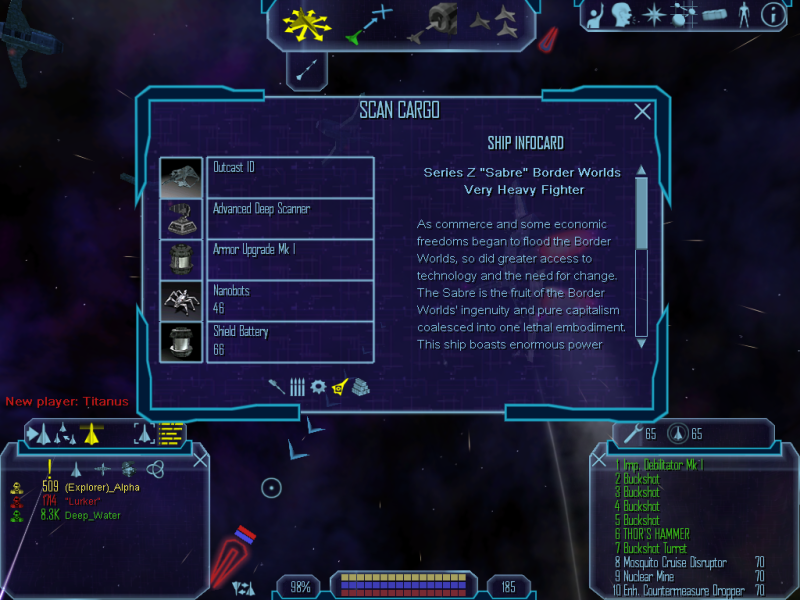800x600 pixels.
Task: Close the Scan Cargo window
Action: (x=643, y=112)
